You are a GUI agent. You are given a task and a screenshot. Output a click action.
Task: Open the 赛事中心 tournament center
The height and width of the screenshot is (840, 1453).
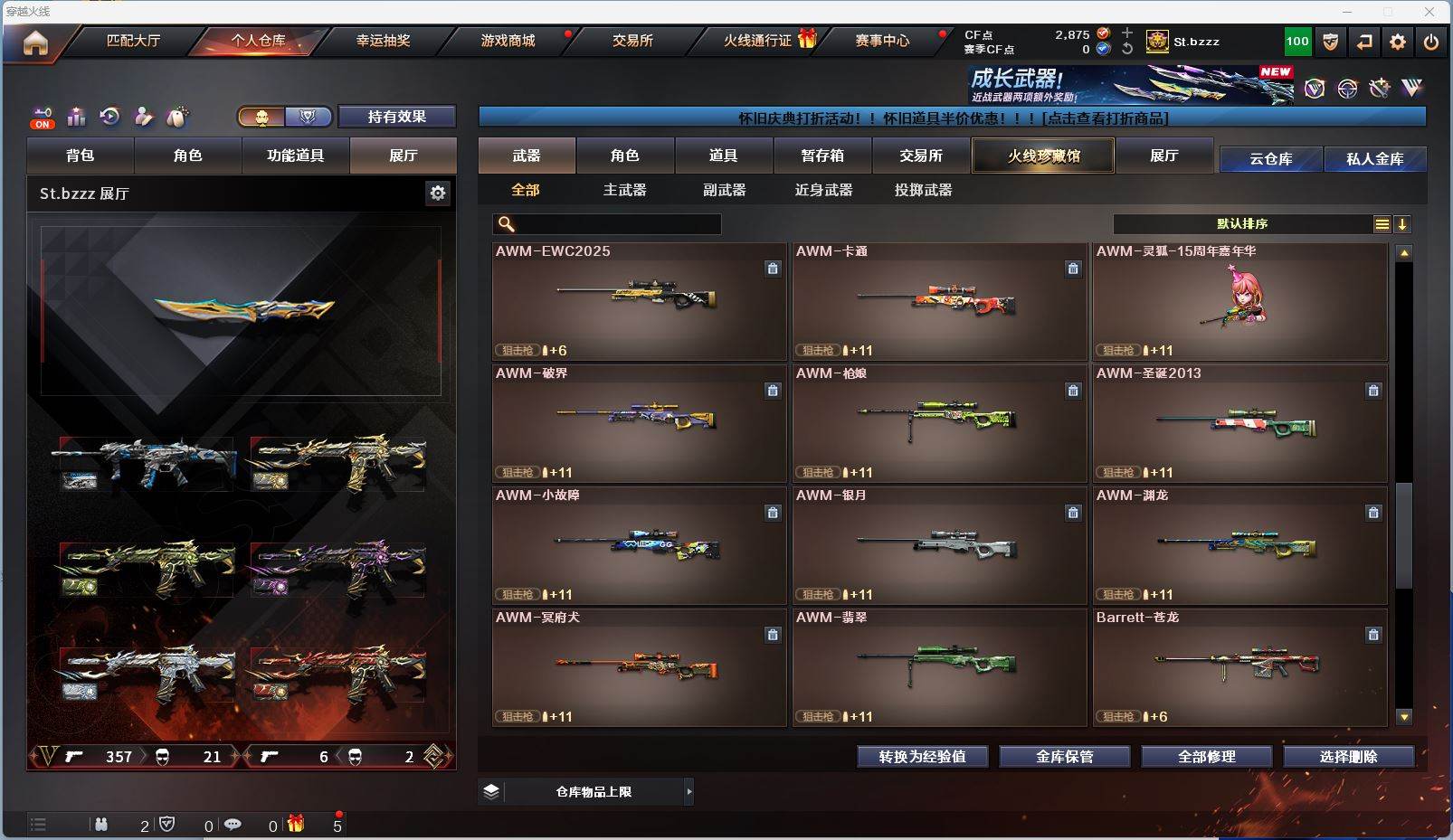click(882, 41)
